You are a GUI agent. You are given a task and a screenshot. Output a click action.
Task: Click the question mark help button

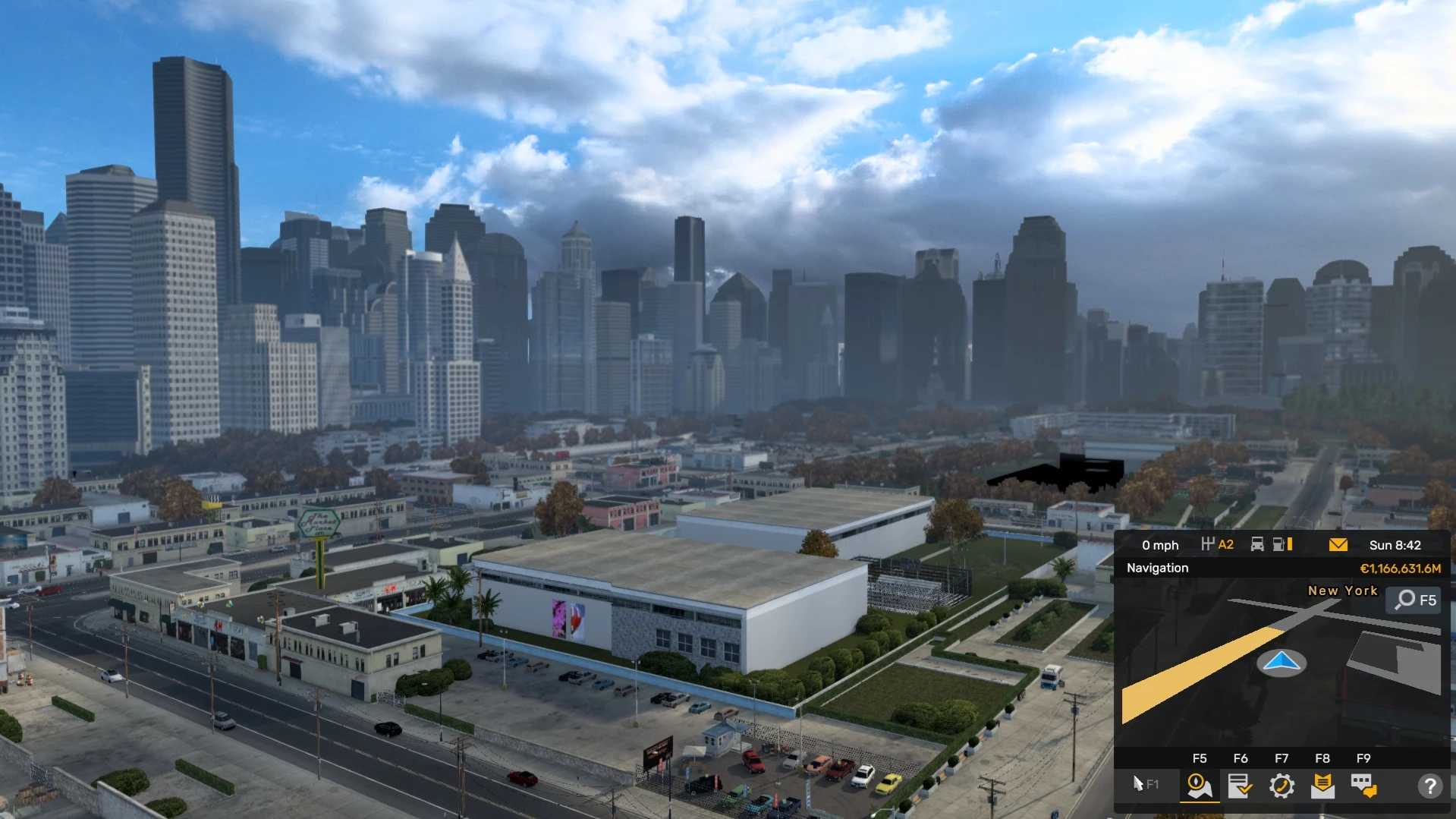point(1429,786)
